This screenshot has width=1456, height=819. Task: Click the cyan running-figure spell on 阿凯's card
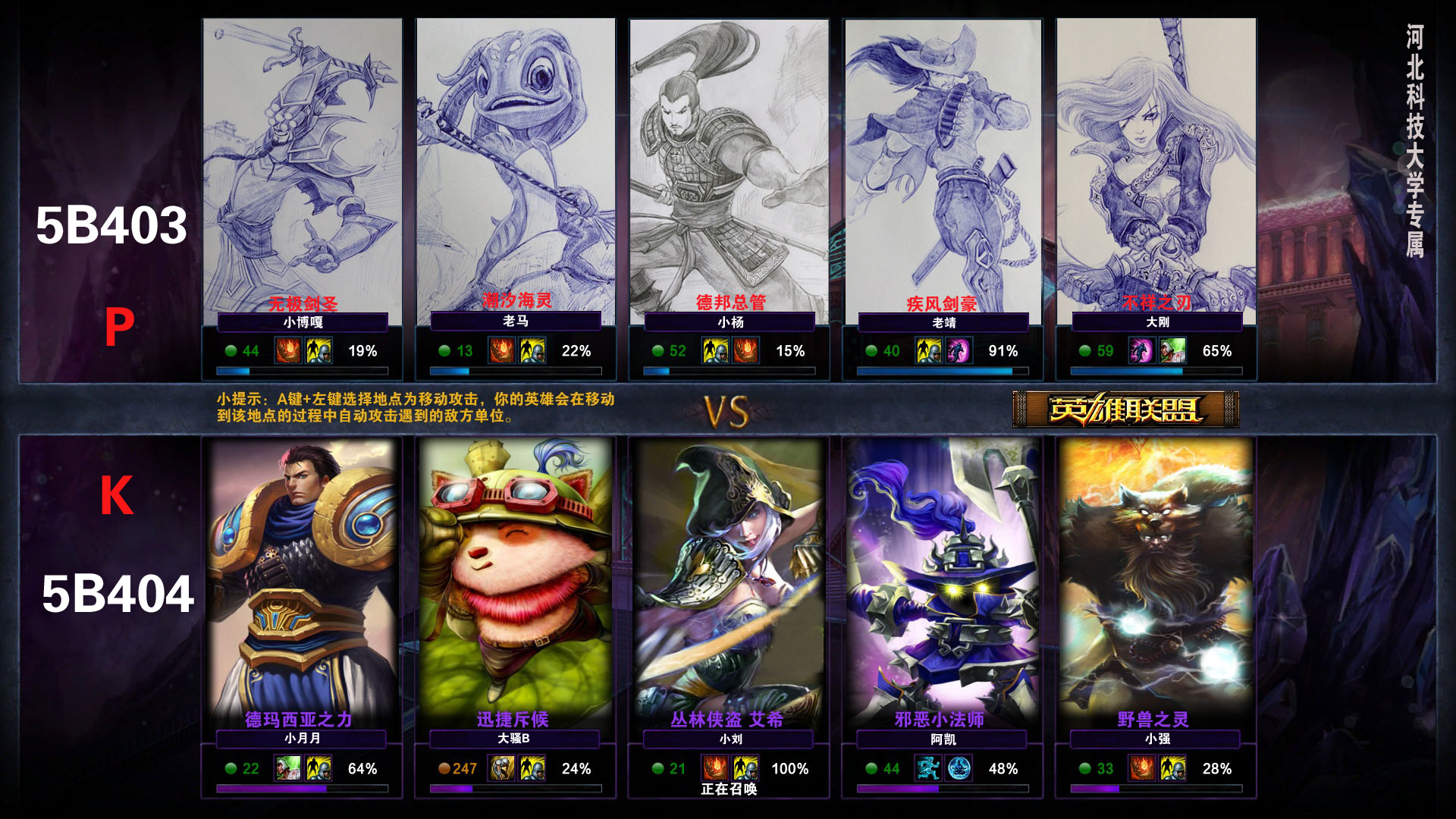click(928, 769)
